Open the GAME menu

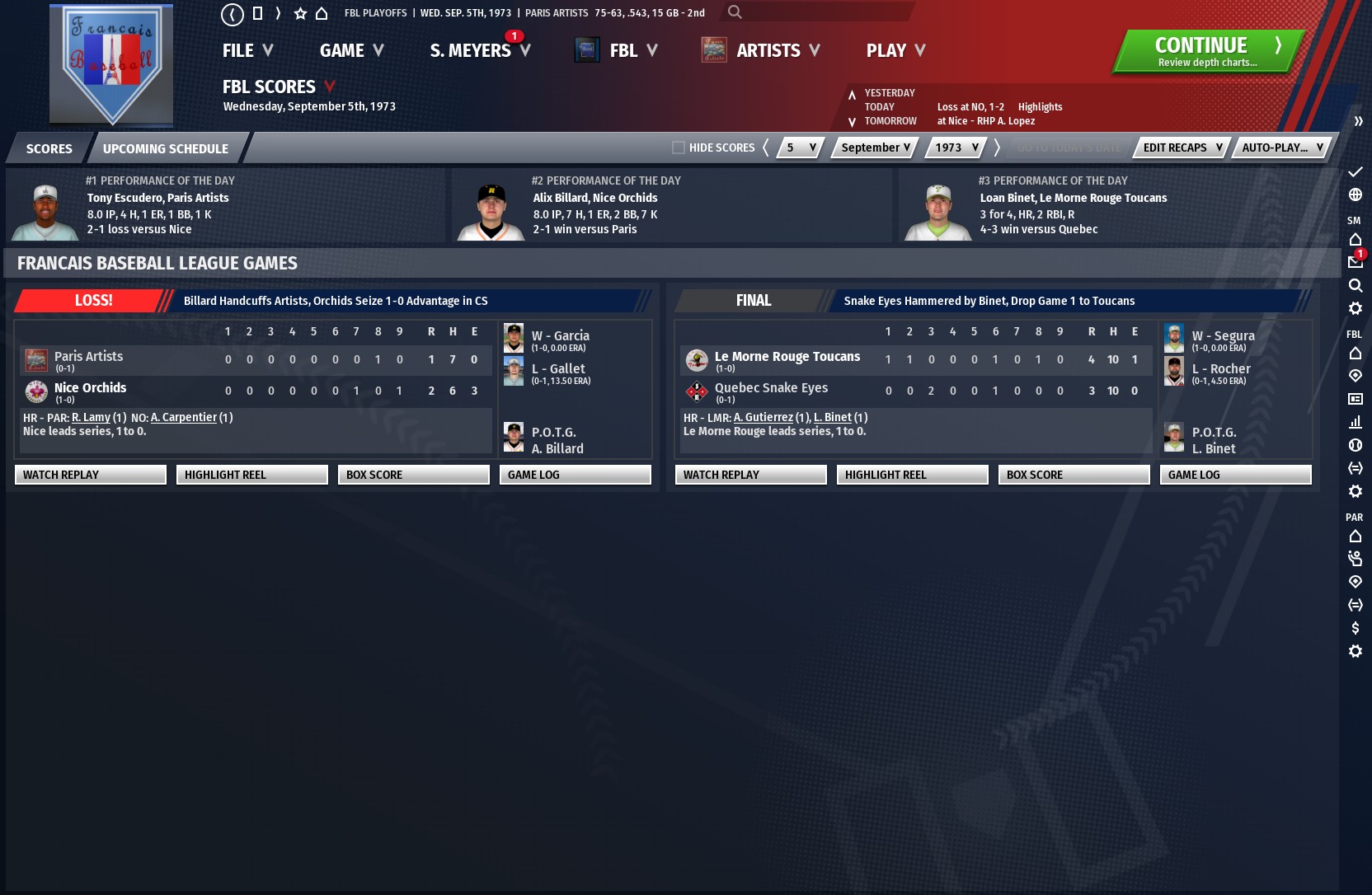pyautogui.click(x=351, y=51)
